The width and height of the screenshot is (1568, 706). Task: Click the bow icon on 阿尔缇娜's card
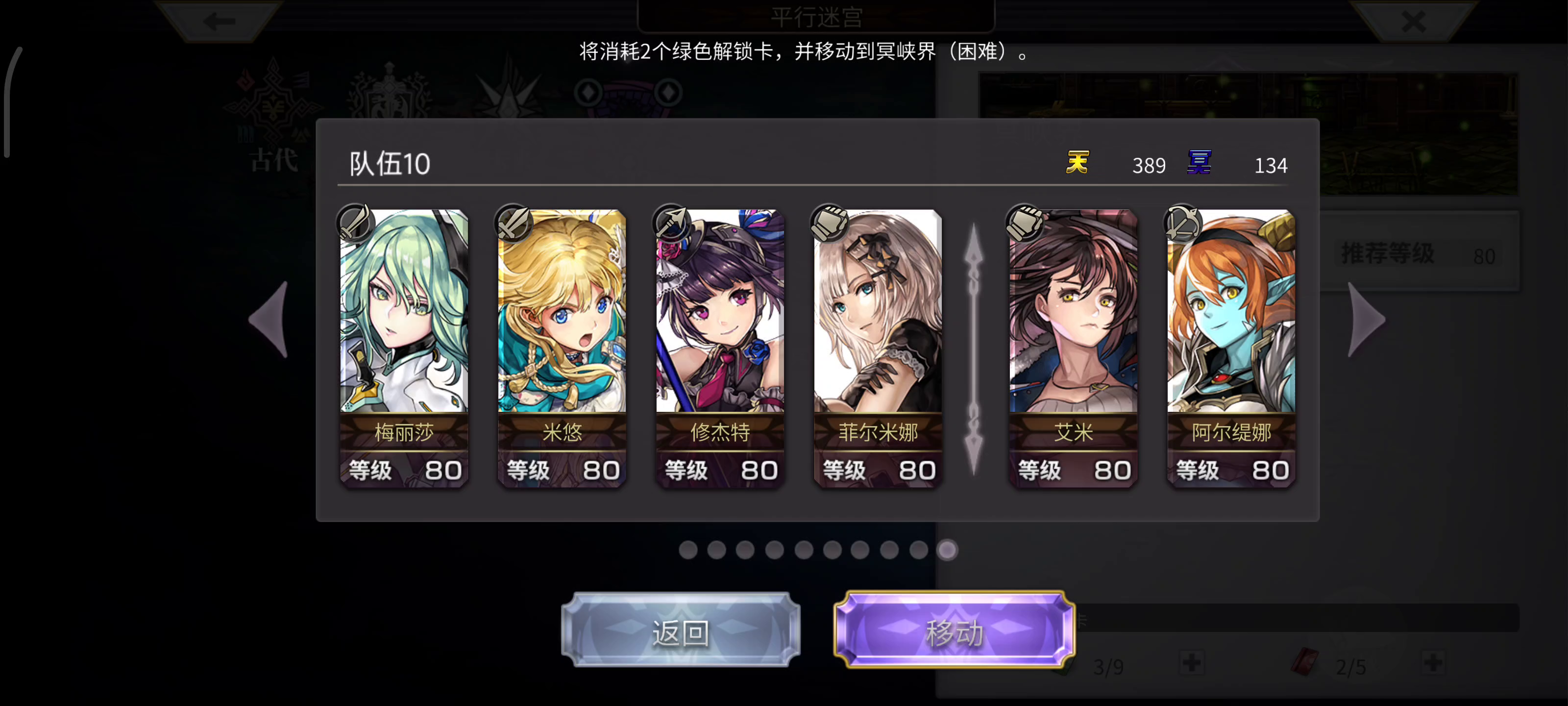tap(1182, 223)
